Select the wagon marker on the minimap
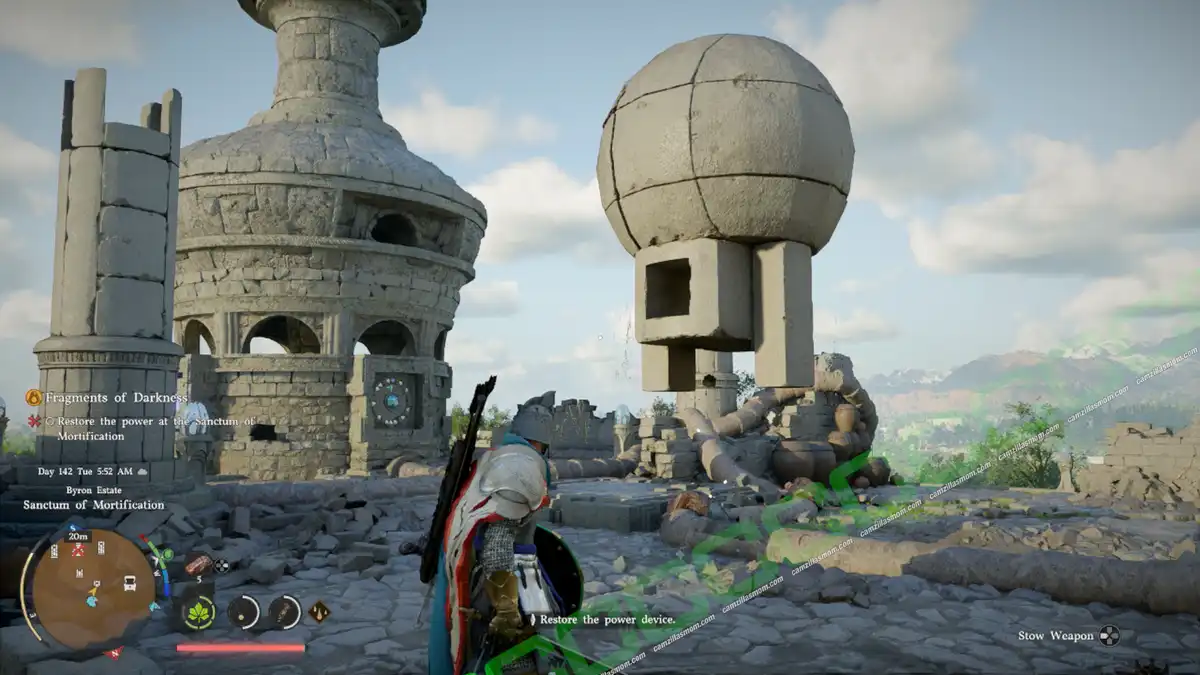The image size is (1200, 675). [x=130, y=582]
